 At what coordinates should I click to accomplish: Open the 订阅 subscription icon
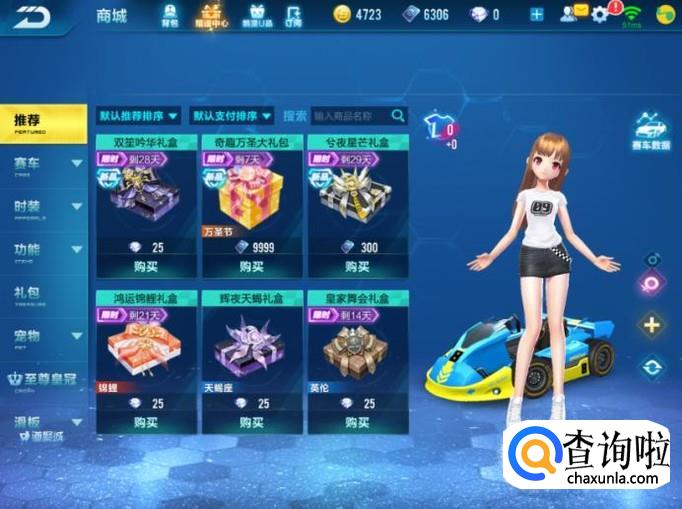point(293,15)
